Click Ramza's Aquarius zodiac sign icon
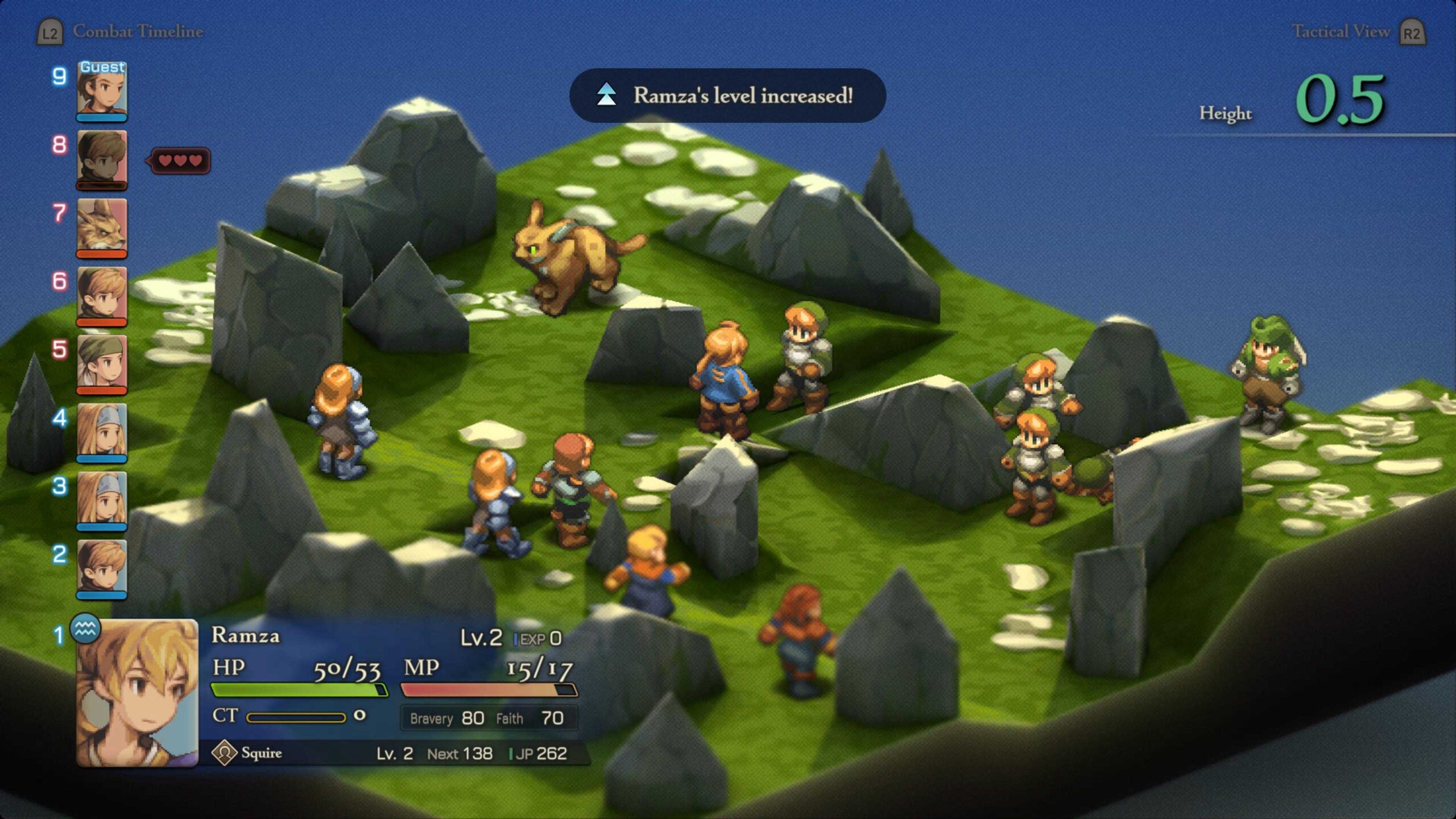The width and height of the screenshot is (1456, 819). point(85,629)
